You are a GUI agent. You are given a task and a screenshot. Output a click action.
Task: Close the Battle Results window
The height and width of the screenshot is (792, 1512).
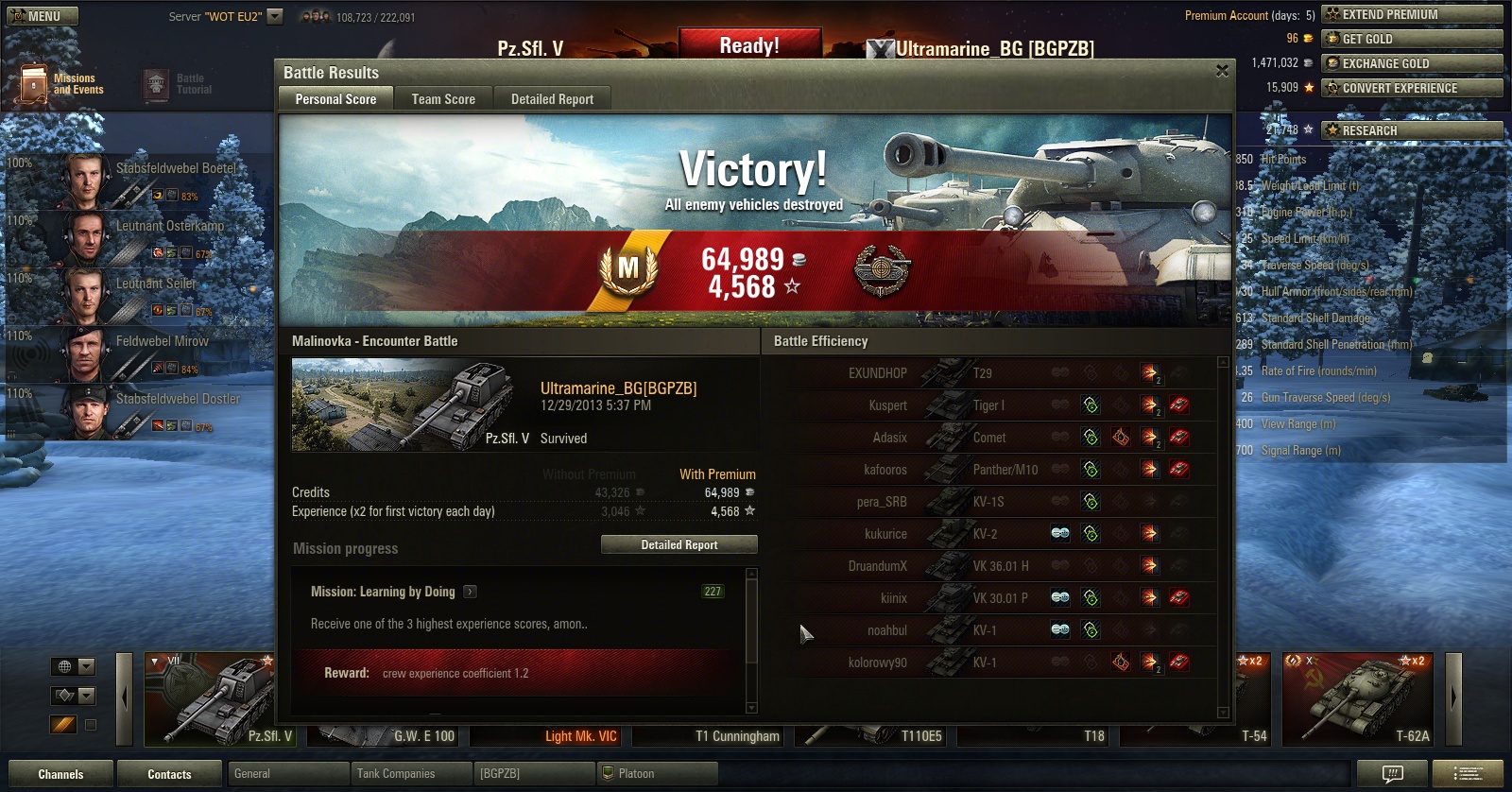coord(1222,71)
